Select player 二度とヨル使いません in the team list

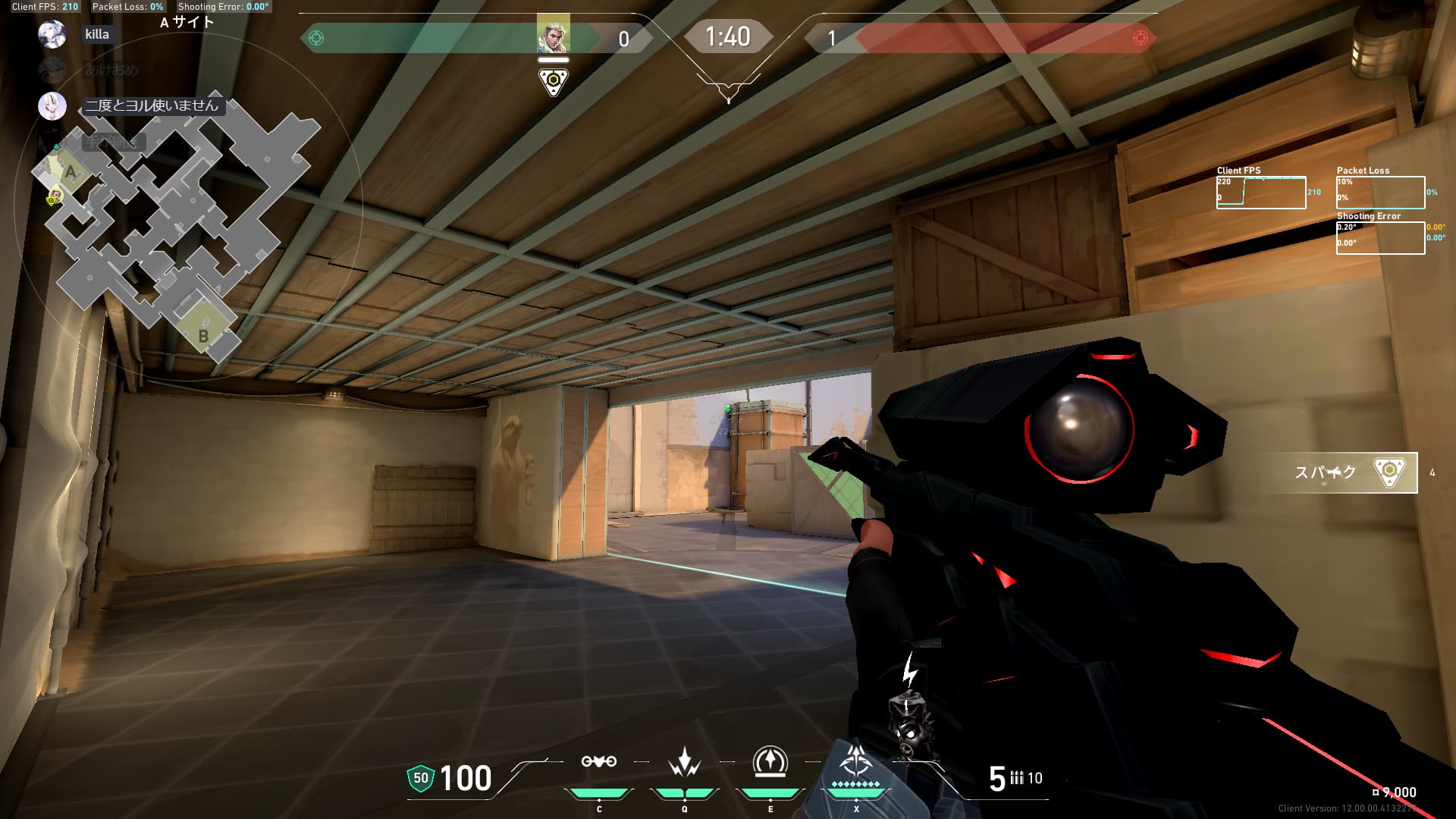click(x=151, y=105)
